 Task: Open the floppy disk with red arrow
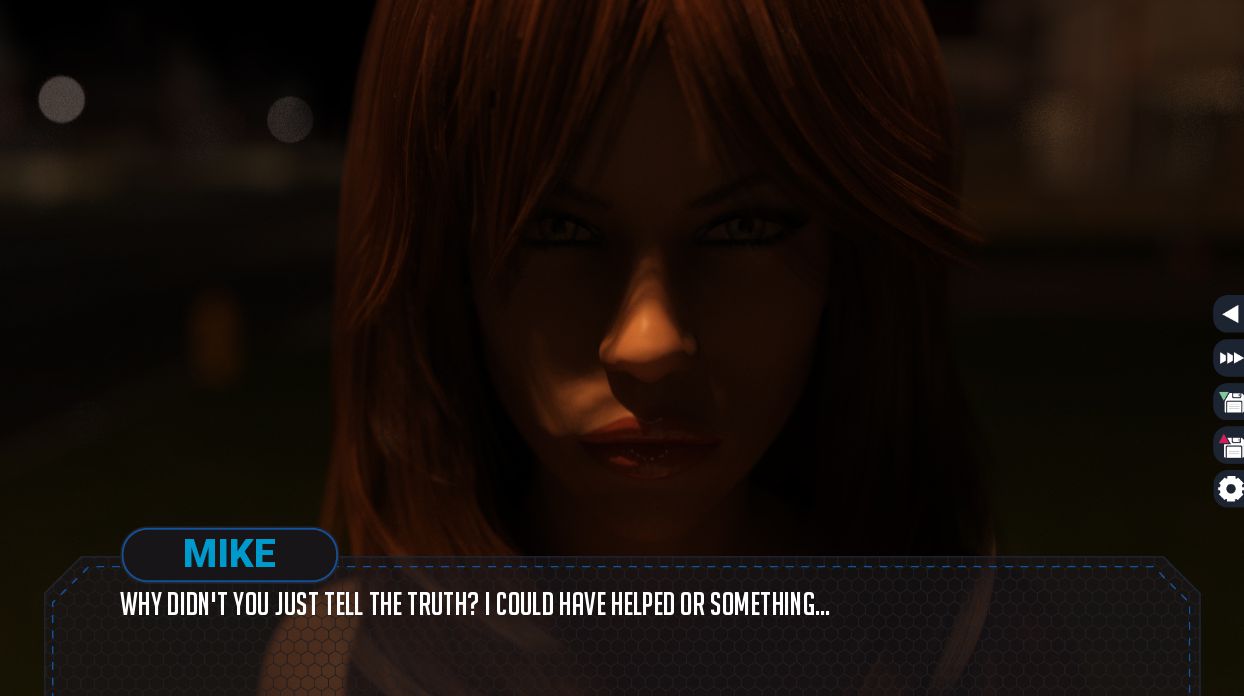click(1230, 446)
